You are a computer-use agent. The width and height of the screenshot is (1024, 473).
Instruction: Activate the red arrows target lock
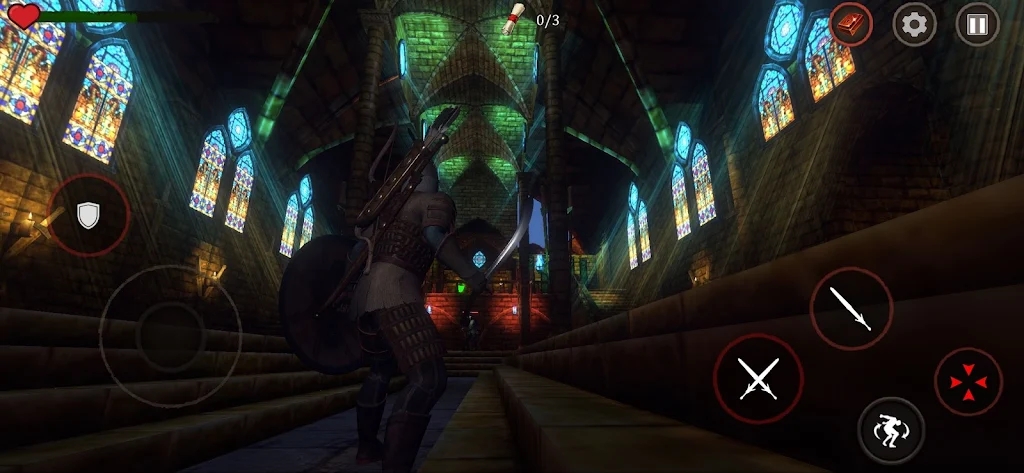[x=968, y=382]
